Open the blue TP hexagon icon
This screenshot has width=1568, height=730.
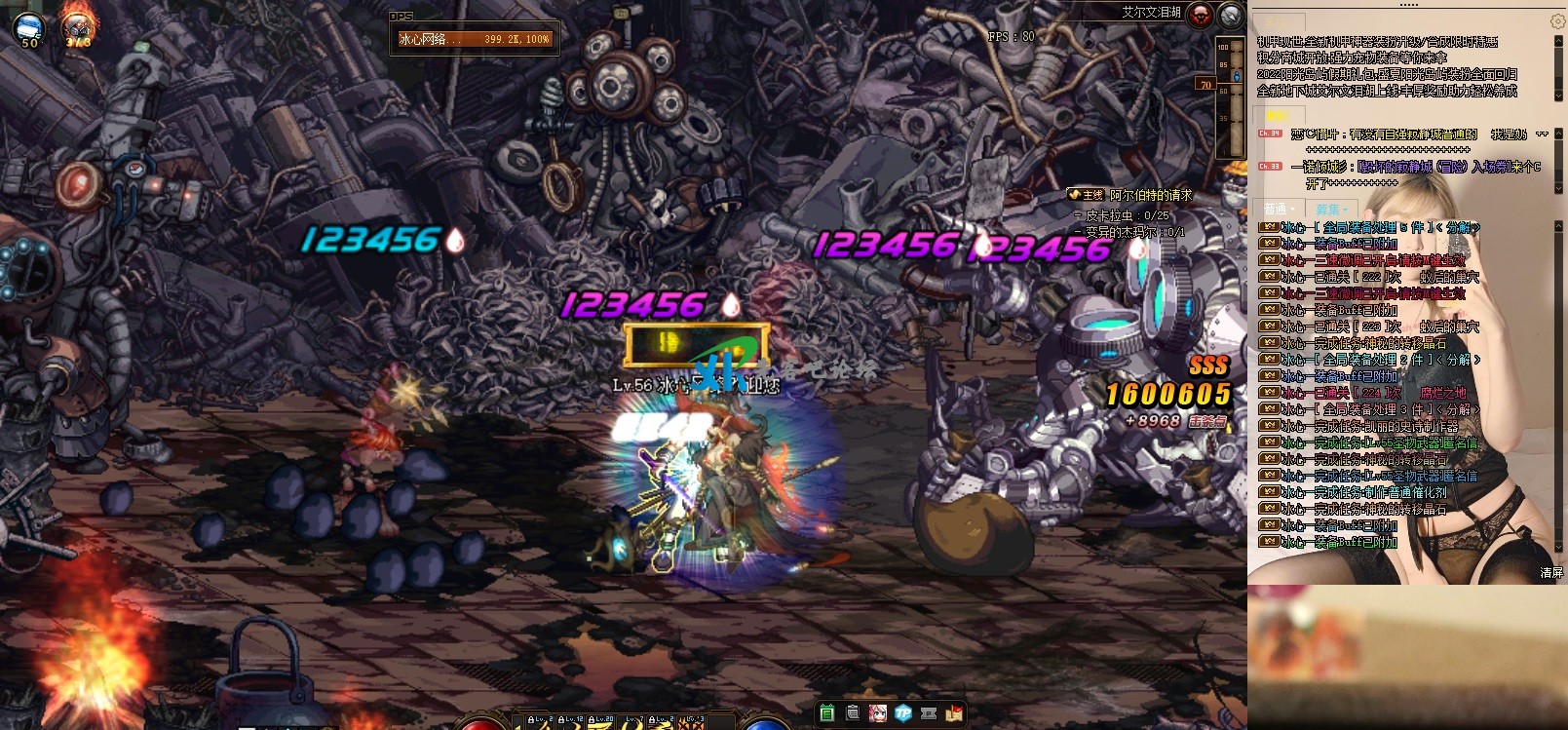click(903, 712)
